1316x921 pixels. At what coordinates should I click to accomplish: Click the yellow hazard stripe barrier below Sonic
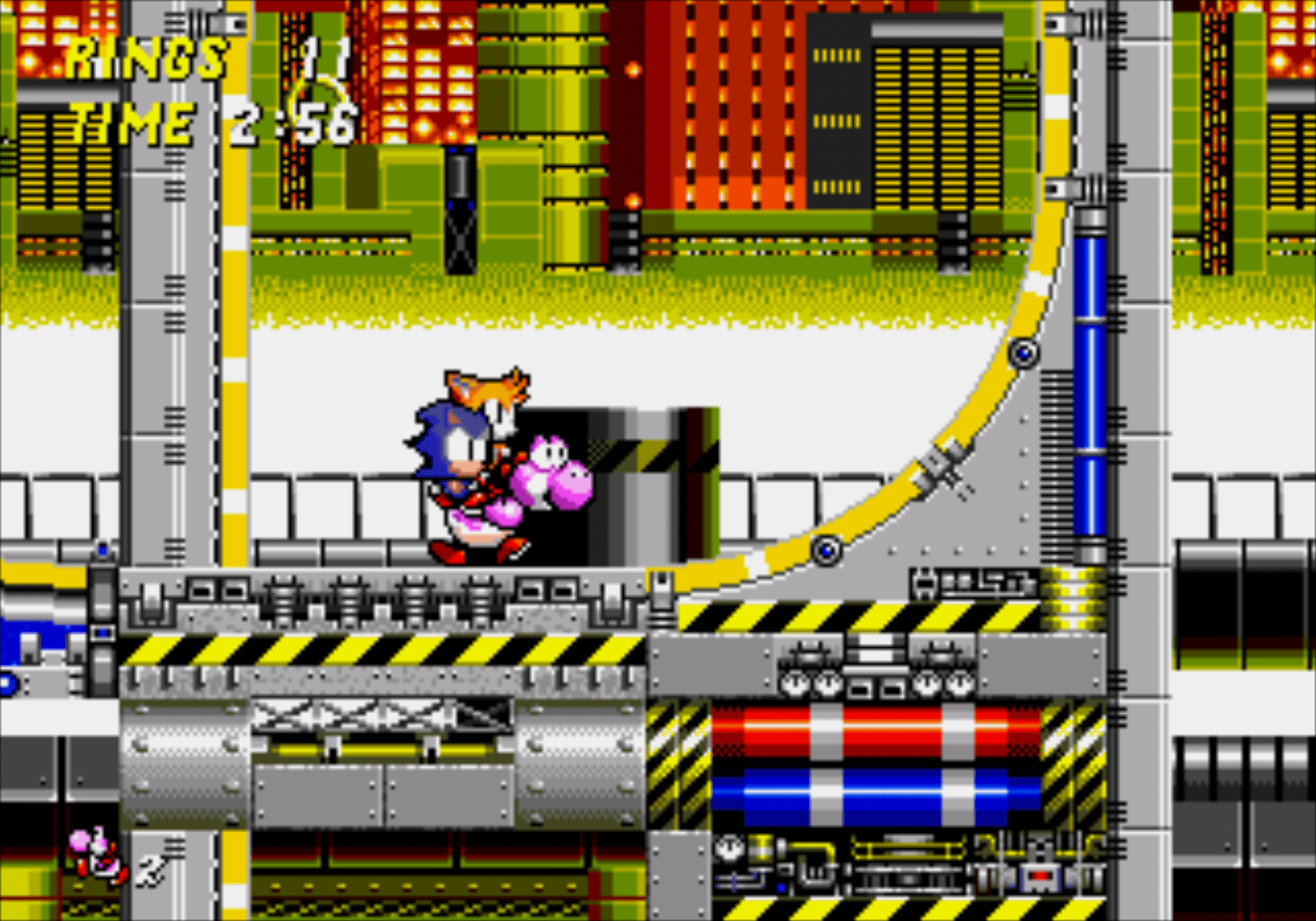[384, 650]
